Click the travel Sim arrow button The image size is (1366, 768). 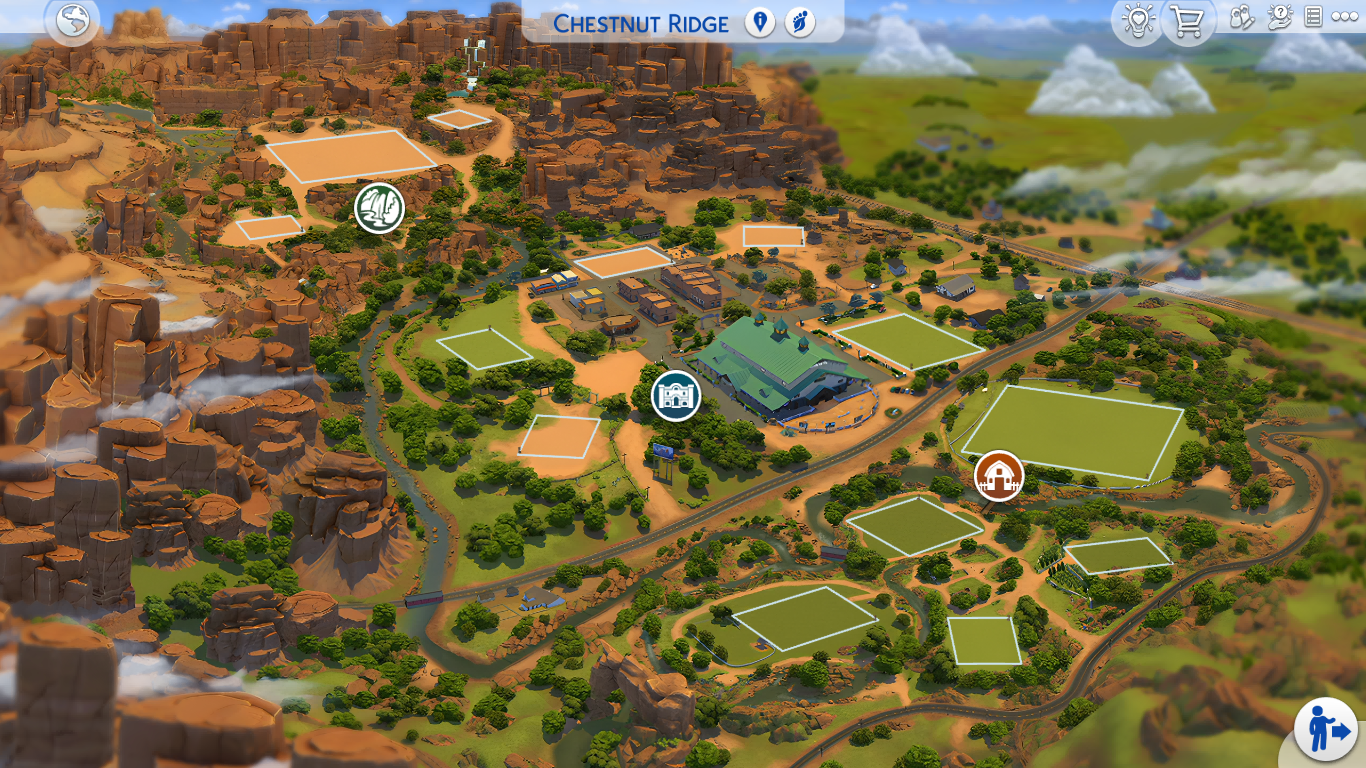[1325, 728]
